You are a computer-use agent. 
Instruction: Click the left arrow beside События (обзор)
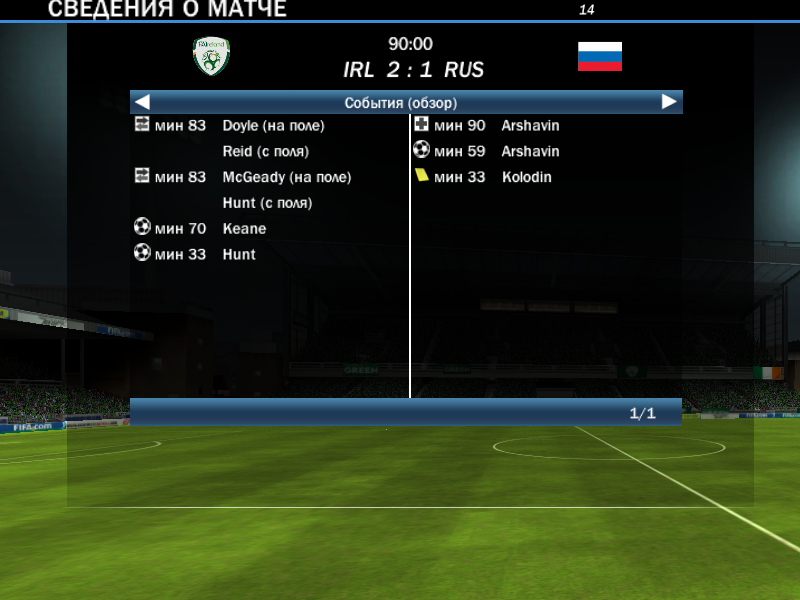click(142, 102)
